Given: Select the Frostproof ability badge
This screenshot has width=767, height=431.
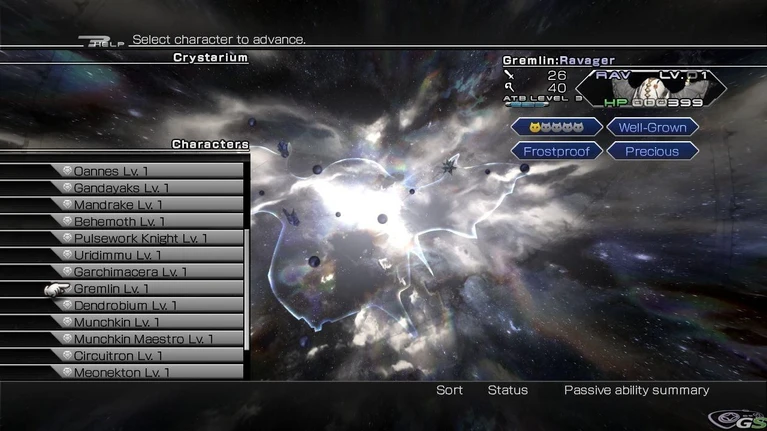Looking at the screenshot, I should [x=557, y=152].
